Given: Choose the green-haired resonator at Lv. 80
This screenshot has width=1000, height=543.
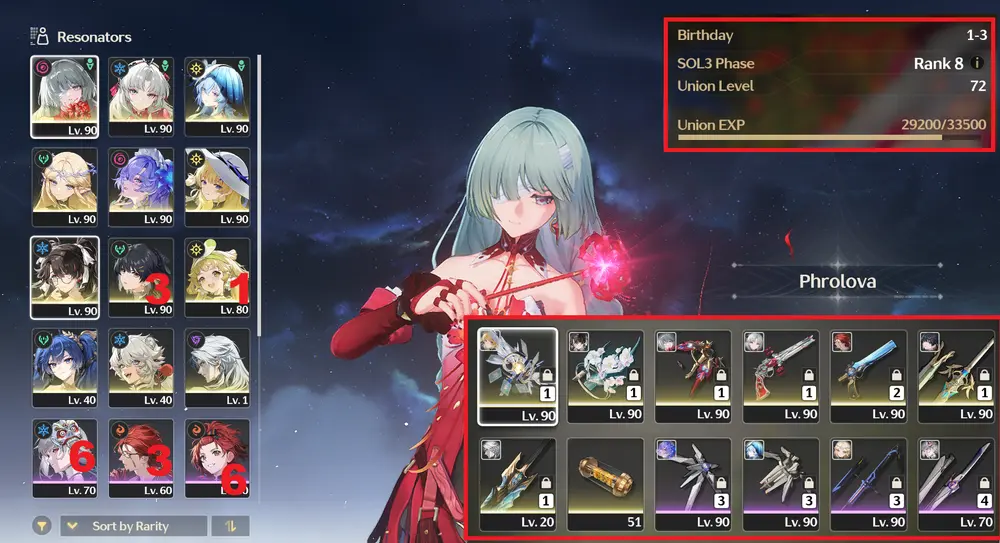Looking at the screenshot, I should point(217,276).
